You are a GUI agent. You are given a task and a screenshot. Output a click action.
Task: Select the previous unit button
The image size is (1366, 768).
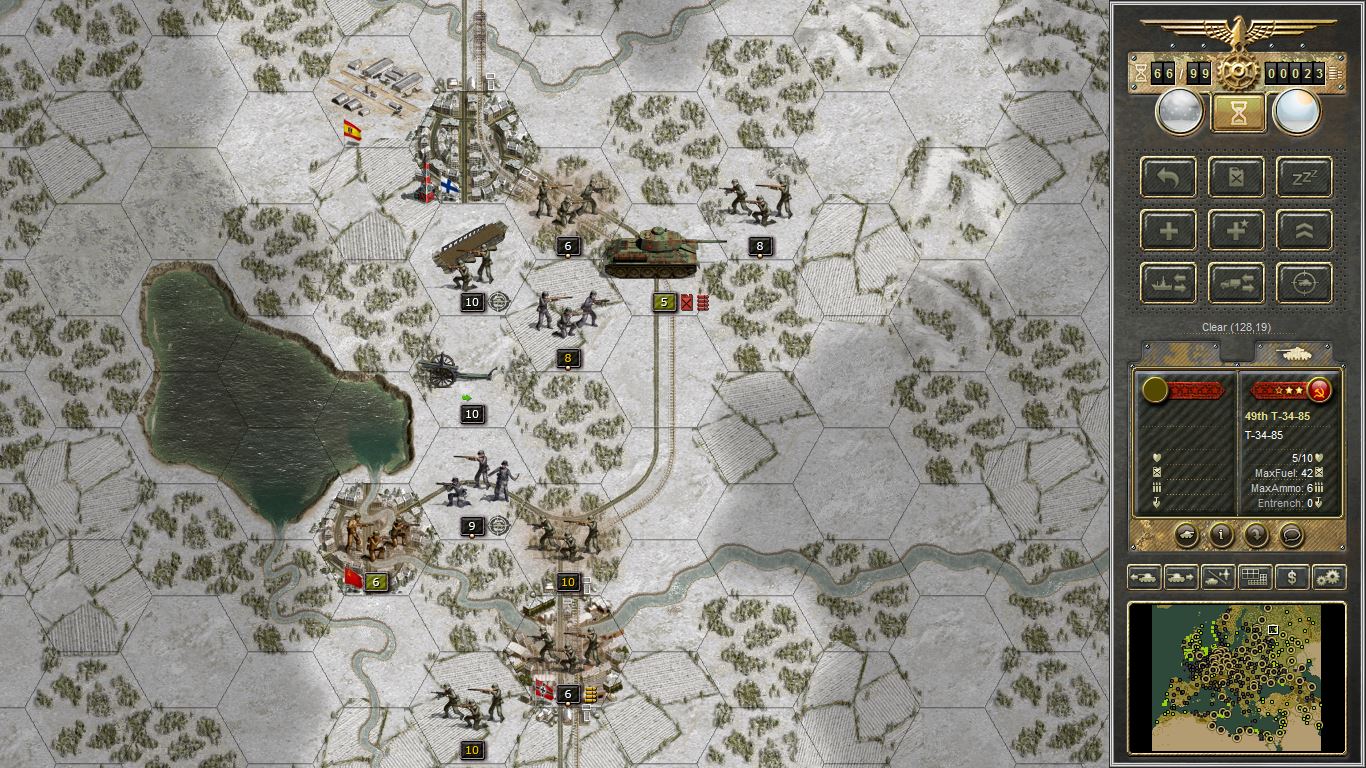point(1143,577)
